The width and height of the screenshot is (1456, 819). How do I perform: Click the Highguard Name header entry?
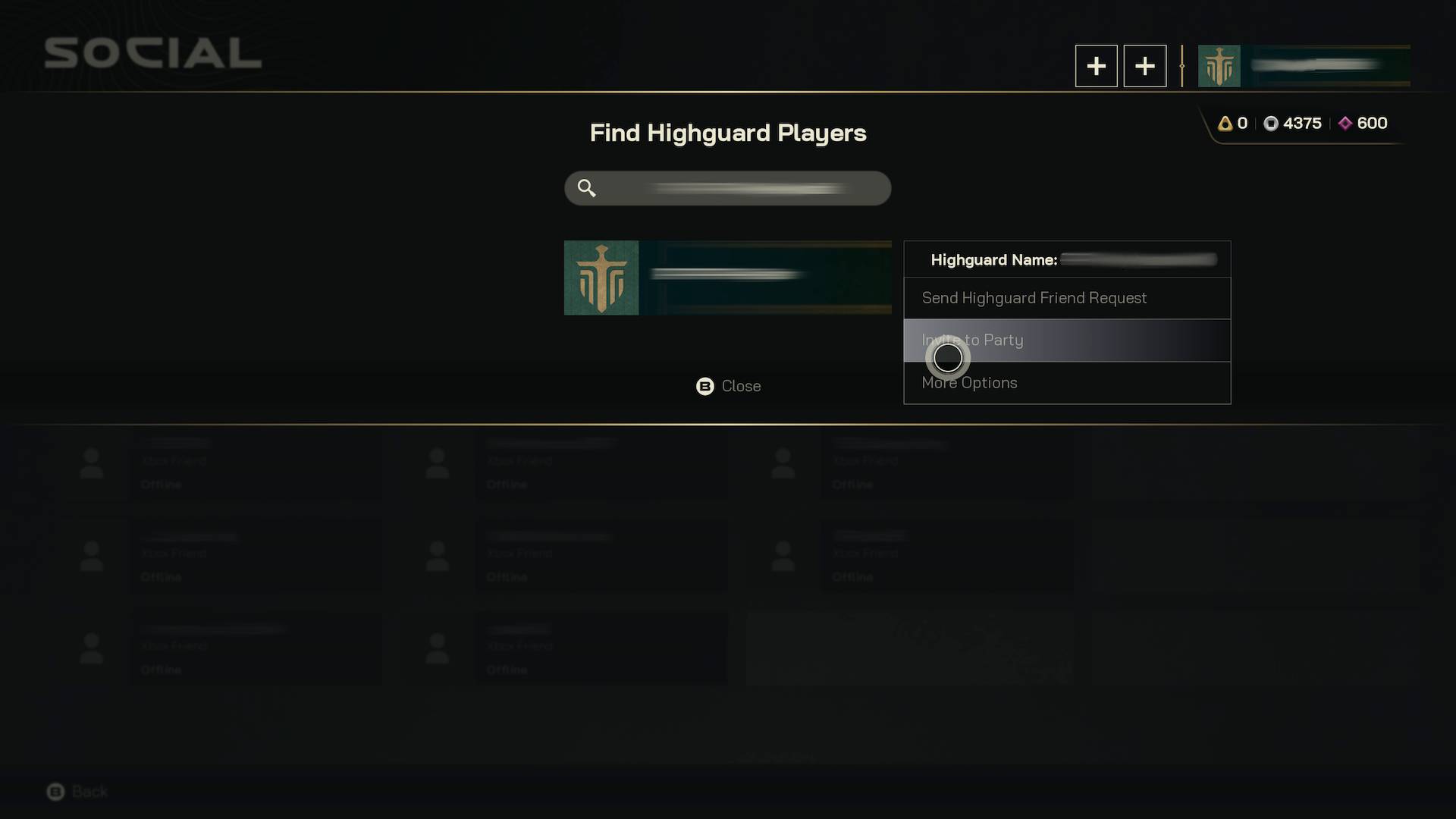993,259
